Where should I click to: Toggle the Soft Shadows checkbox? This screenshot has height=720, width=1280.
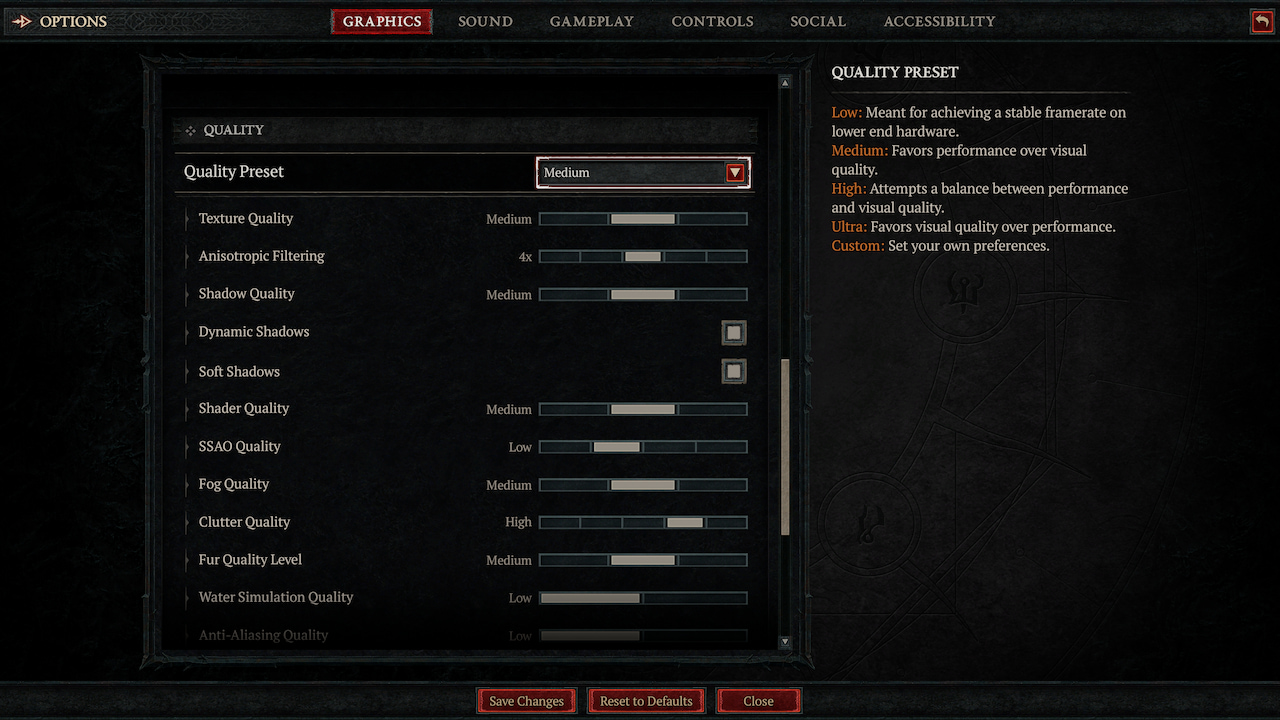[734, 371]
